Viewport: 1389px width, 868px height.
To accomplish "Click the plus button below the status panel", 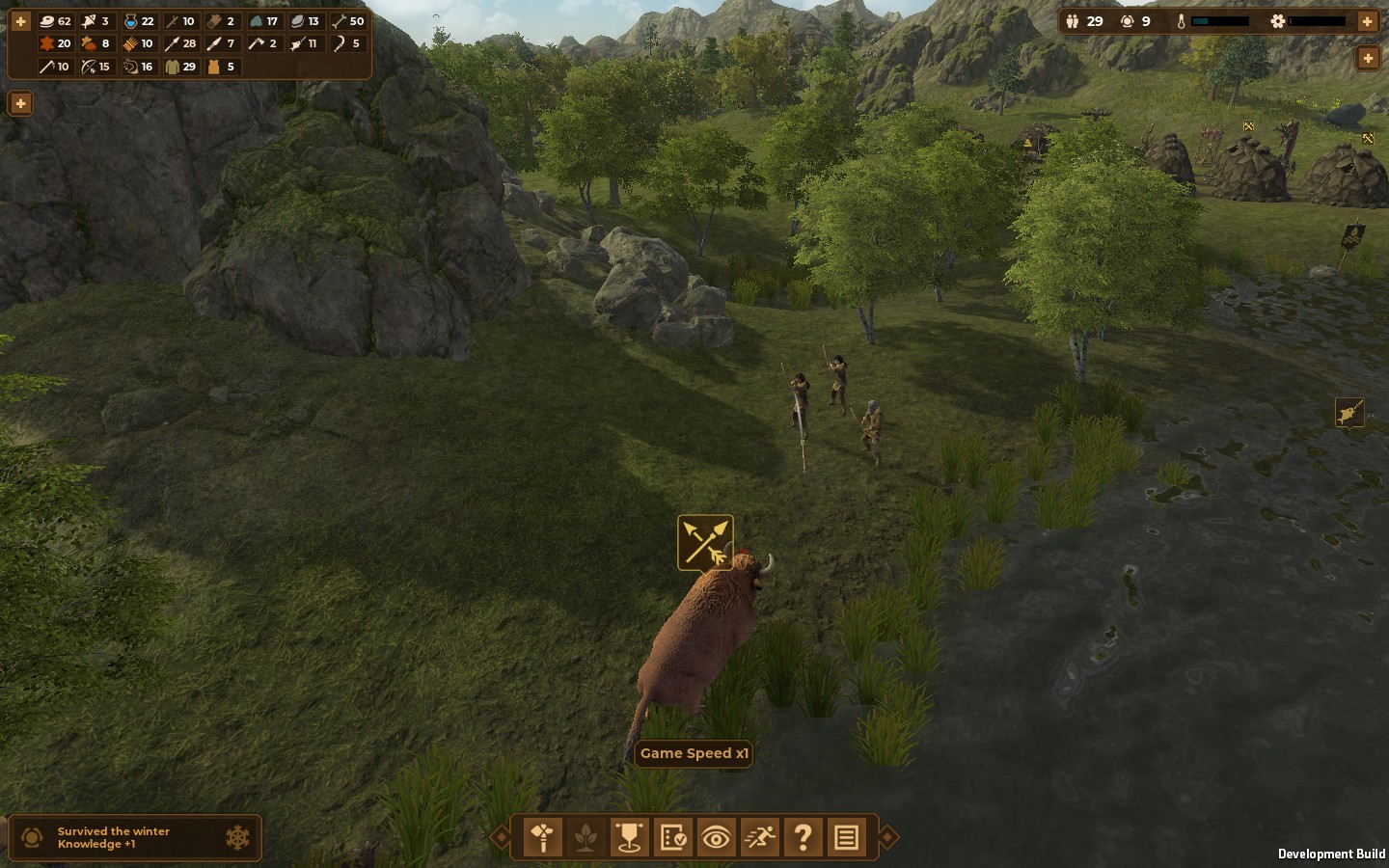I will [x=1367, y=59].
